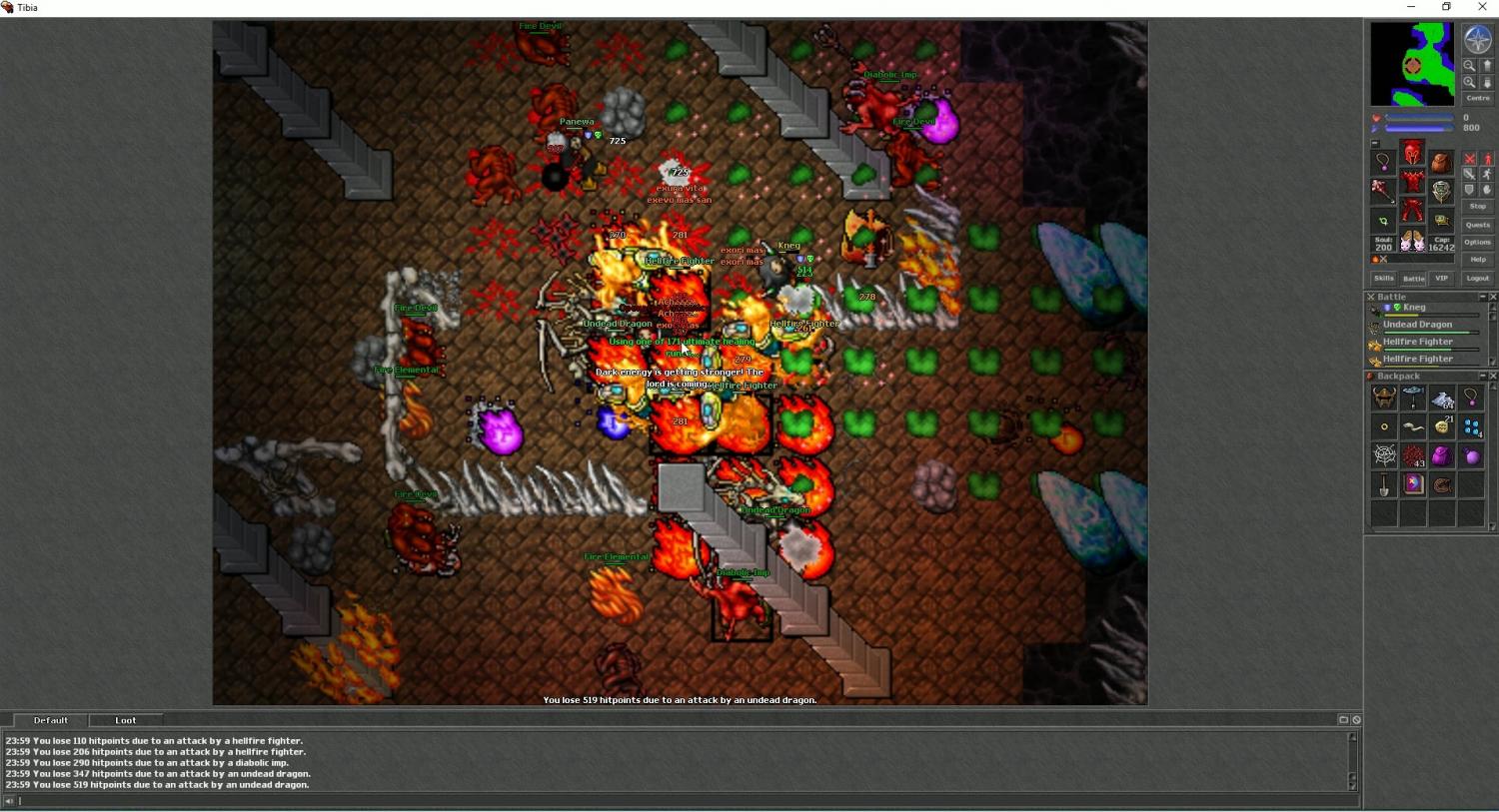Close the Battle panel
Image resolution: width=1499 pixels, height=812 pixels.
[x=1493, y=297]
